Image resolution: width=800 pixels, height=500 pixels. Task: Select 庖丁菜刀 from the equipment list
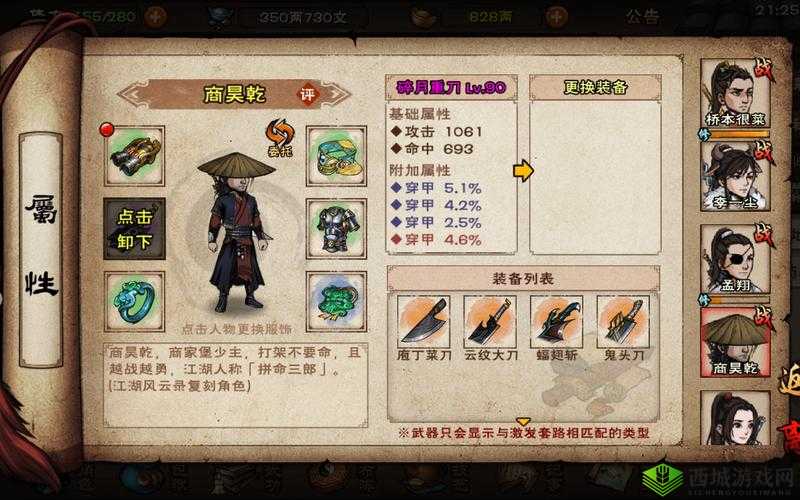[424, 326]
